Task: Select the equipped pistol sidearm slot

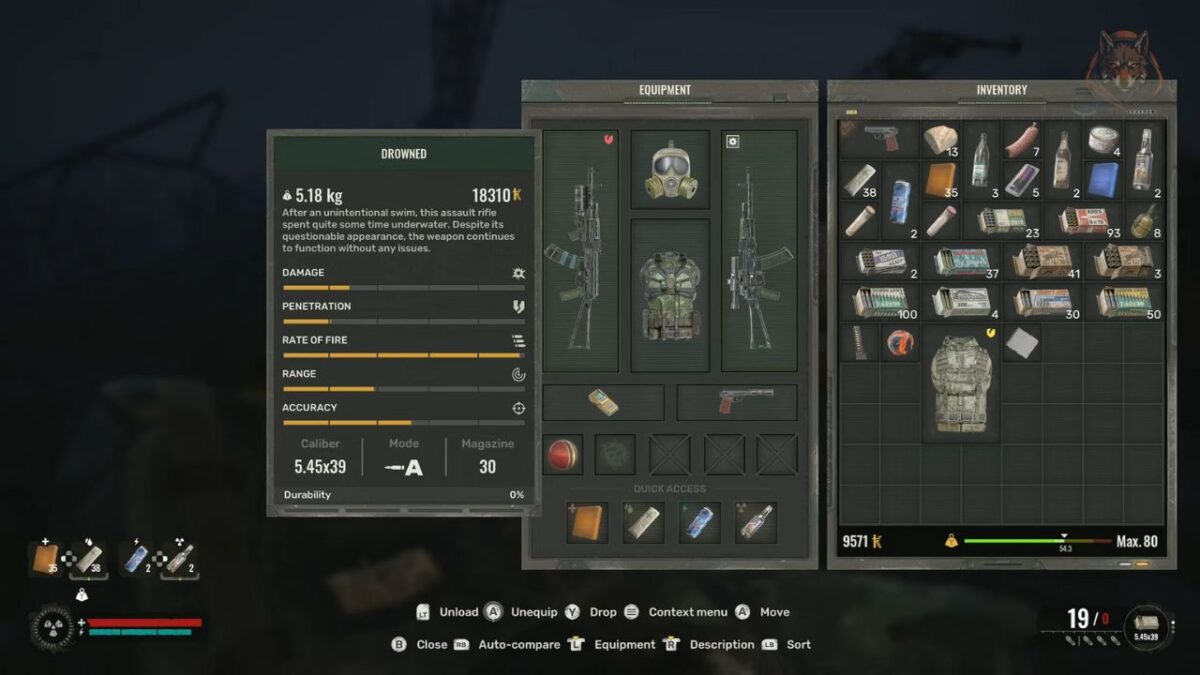Action: coord(737,402)
